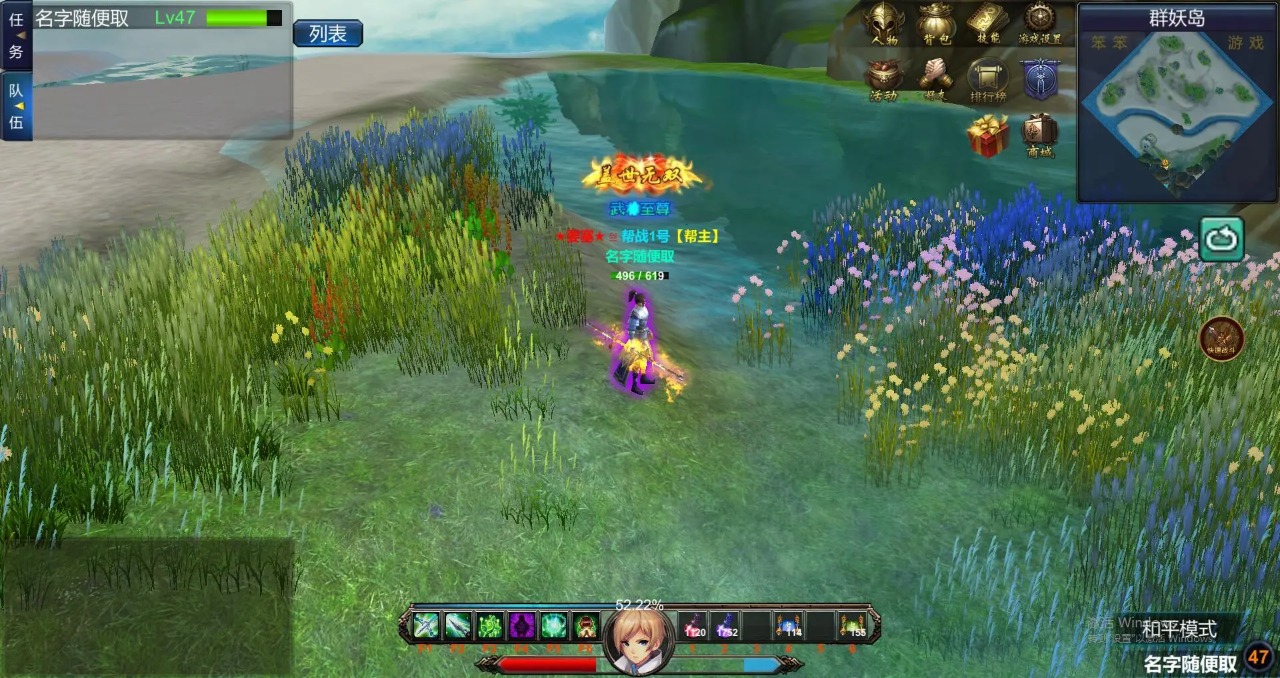
Task: Click the teal circular arrow button
Action: 1222,239
